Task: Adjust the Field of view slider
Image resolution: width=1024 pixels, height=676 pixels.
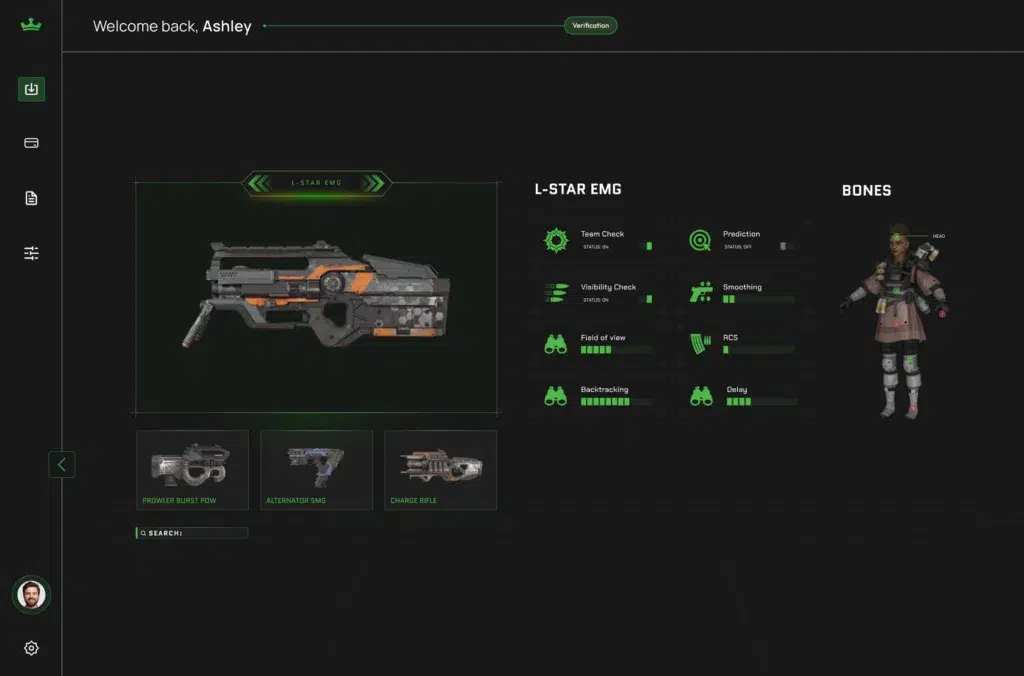Action: click(x=616, y=350)
